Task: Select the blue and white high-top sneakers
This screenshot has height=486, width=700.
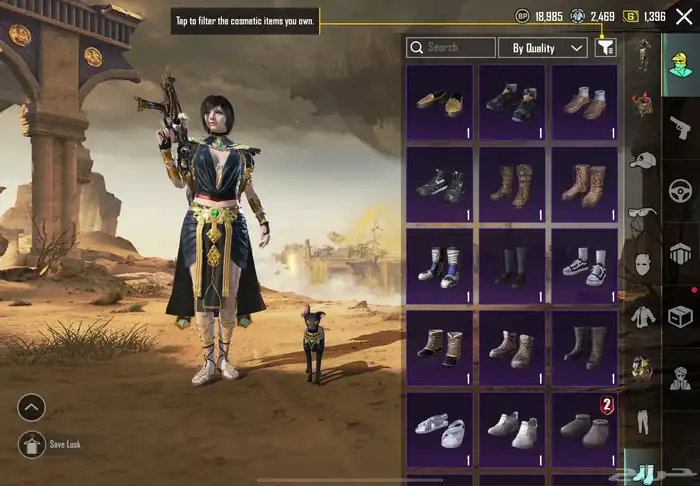Action: (440, 266)
